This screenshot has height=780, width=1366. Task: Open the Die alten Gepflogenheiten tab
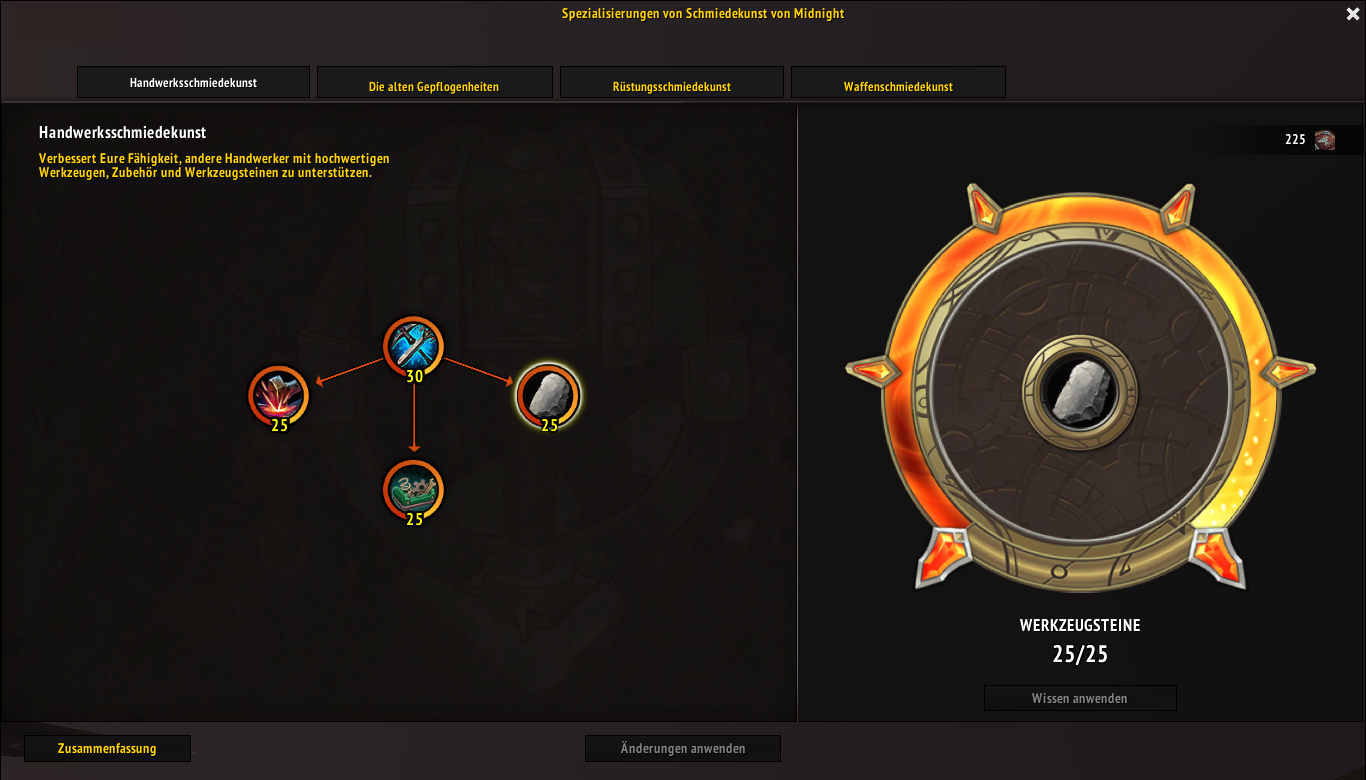pyautogui.click(x=434, y=86)
